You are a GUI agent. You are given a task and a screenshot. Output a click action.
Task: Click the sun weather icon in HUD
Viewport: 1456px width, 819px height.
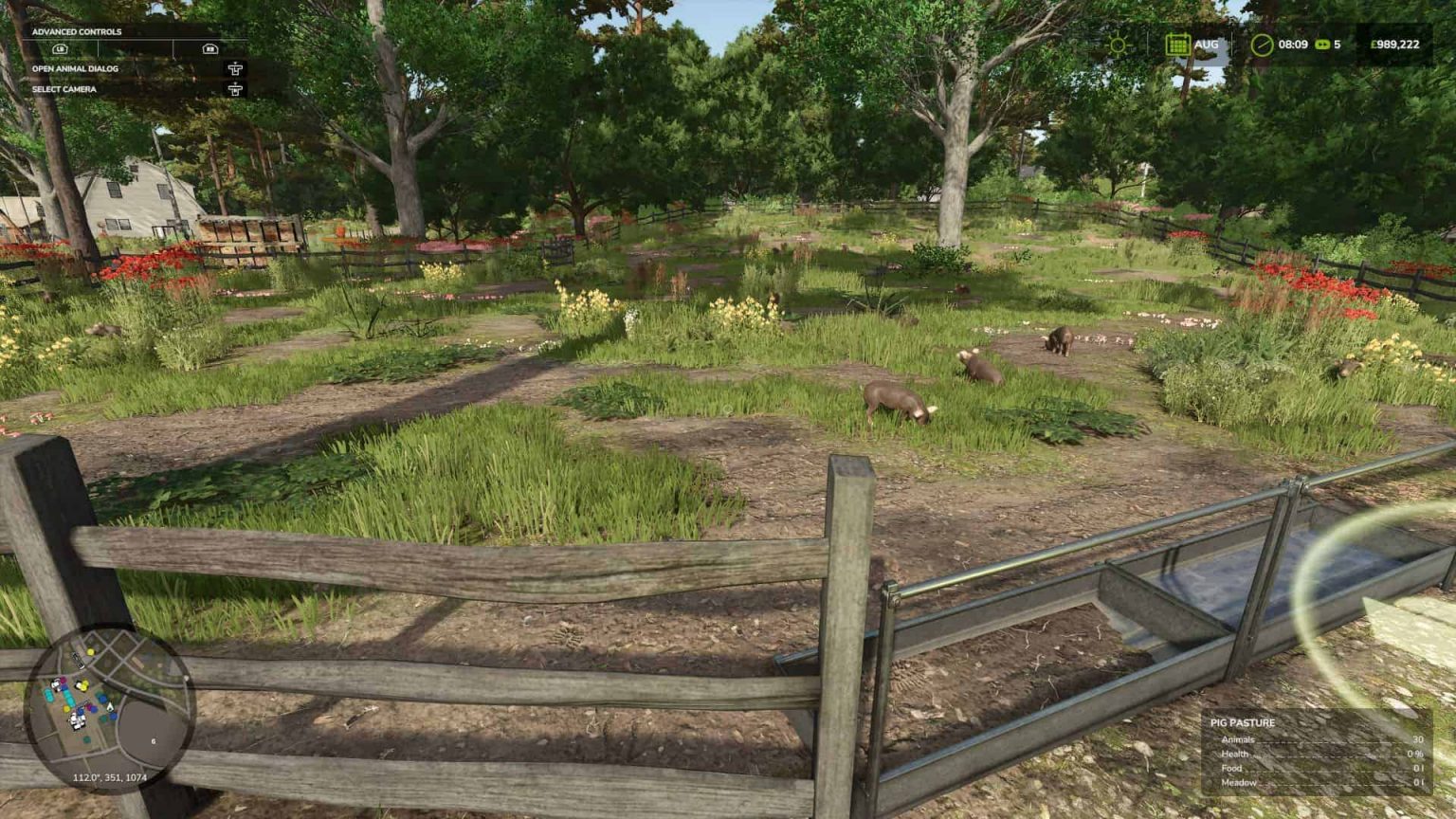(1117, 44)
